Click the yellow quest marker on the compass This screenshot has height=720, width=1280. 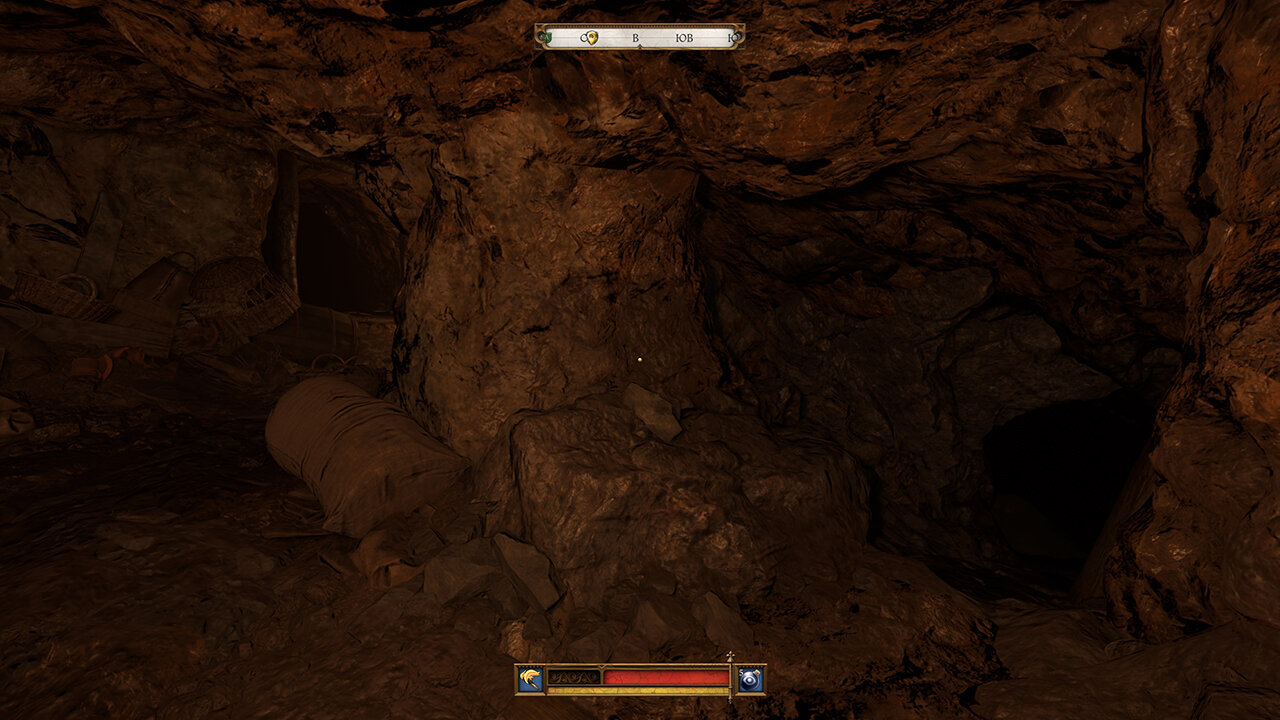tap(591, 38)
